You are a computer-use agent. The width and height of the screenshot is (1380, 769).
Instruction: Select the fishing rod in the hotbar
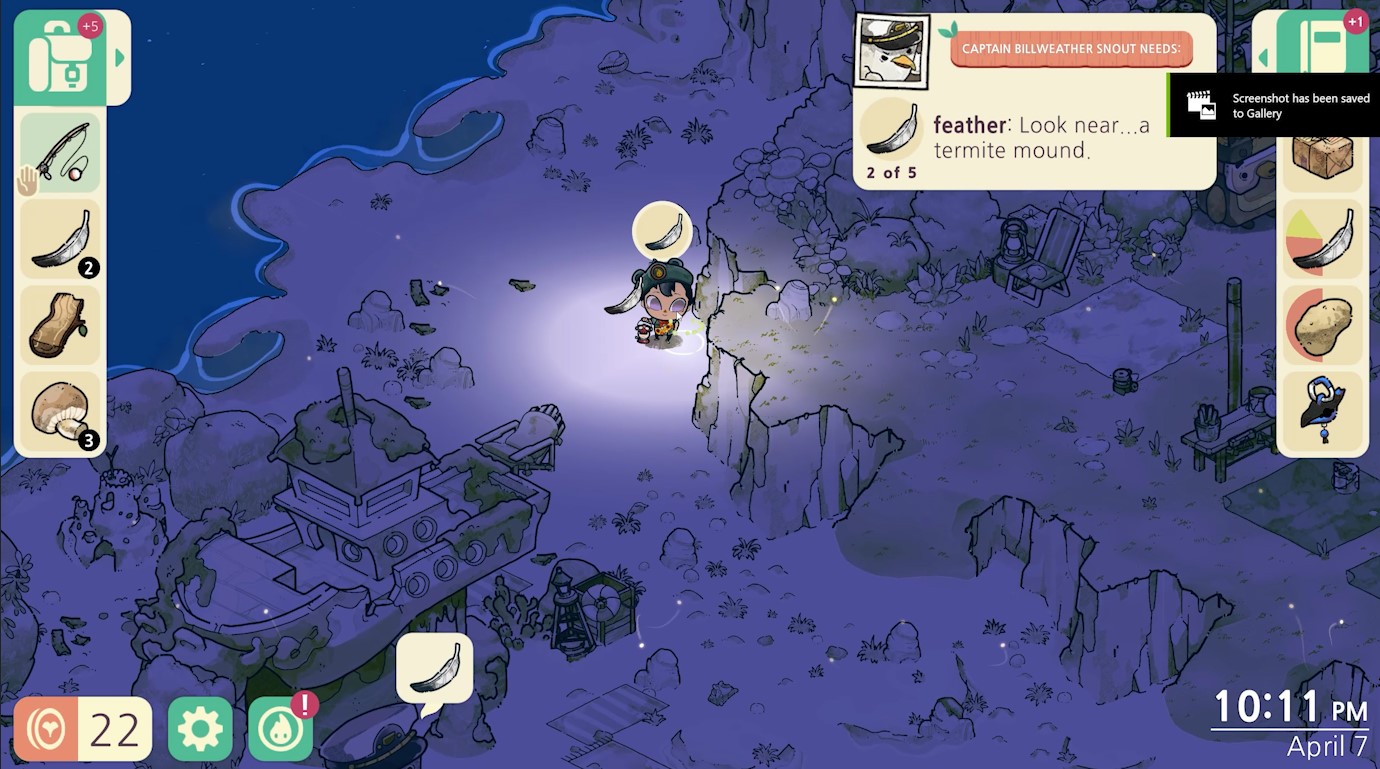click(x=58, y=151)
